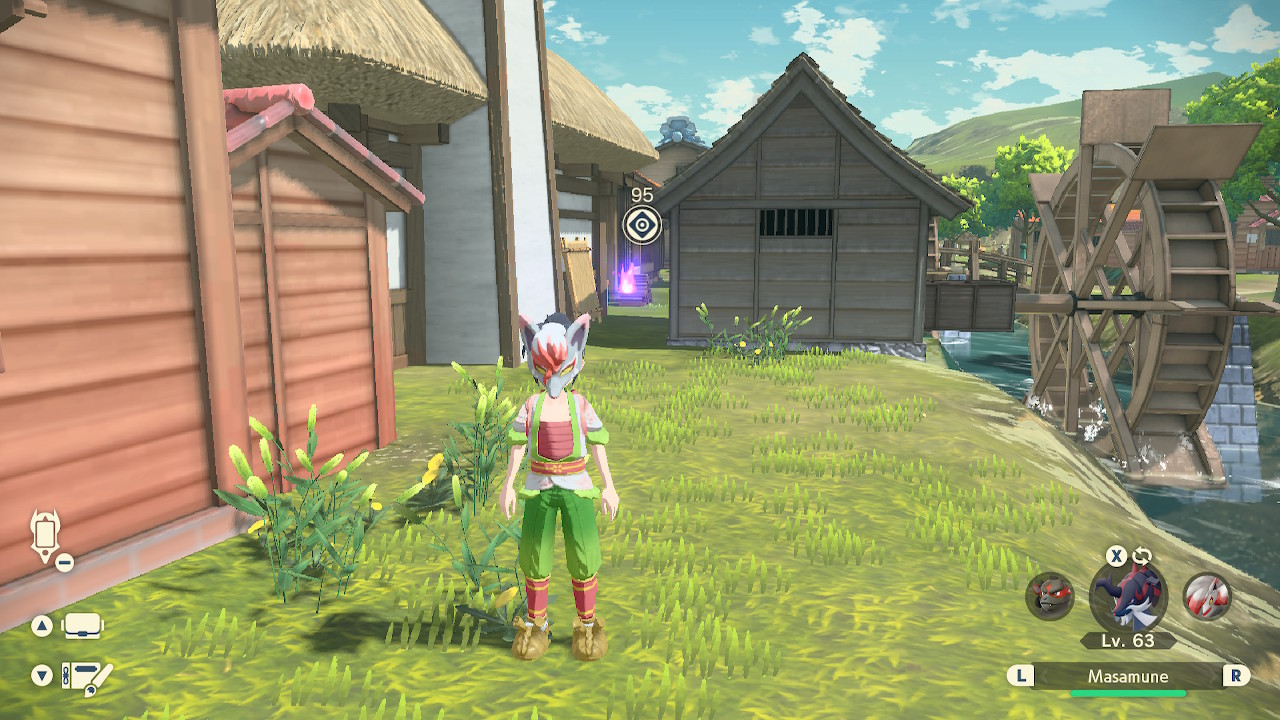Open the Pokédex notebook with brush icon
The width and height of the screenshot is (1280, 720).
coord(85,677)
